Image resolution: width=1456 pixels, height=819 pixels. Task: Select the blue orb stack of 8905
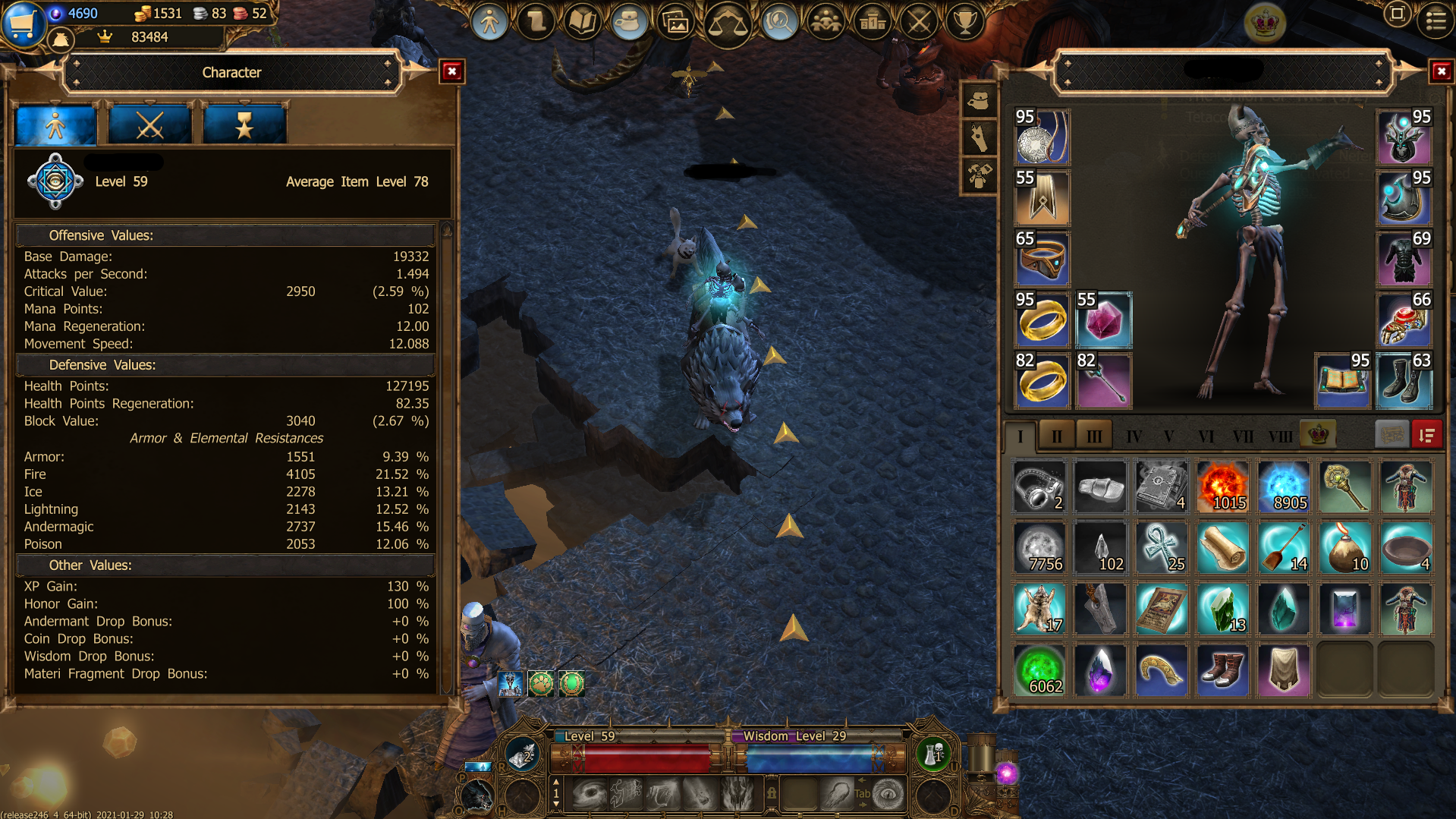pos(1283,487)
